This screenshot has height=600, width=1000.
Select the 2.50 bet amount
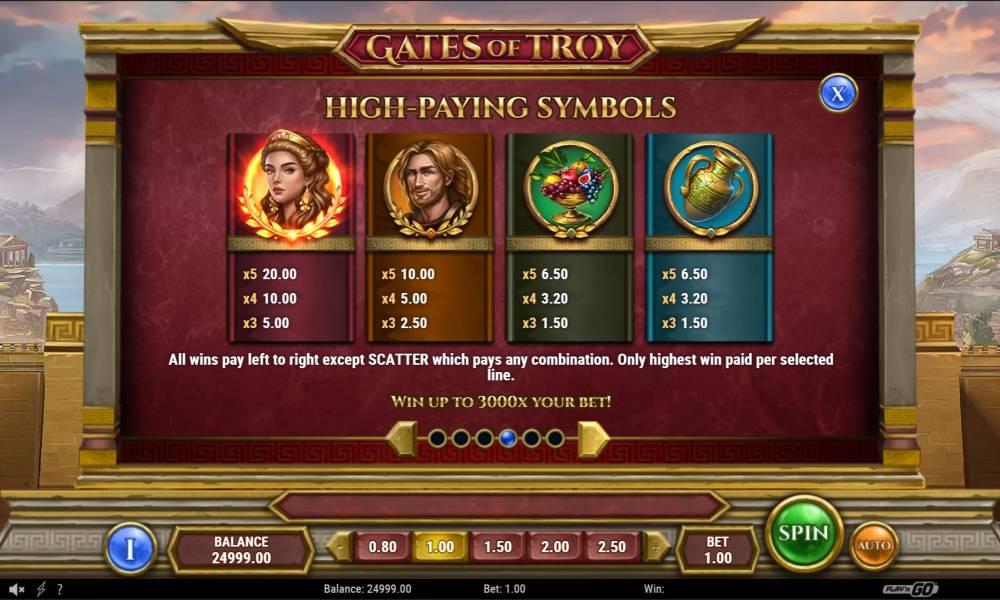click(x=612, y=547)
